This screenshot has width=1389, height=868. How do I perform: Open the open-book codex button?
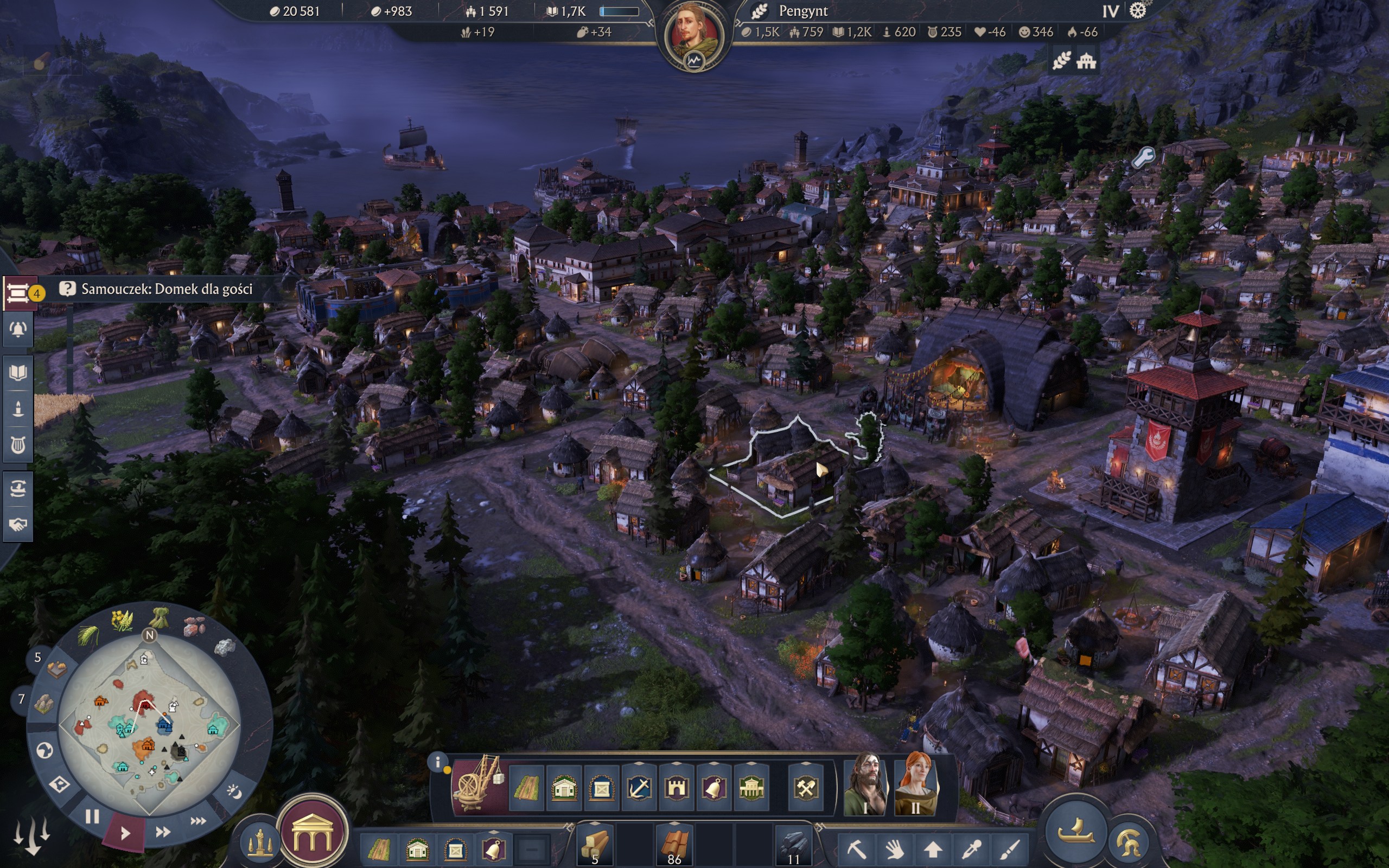point(18,373)
